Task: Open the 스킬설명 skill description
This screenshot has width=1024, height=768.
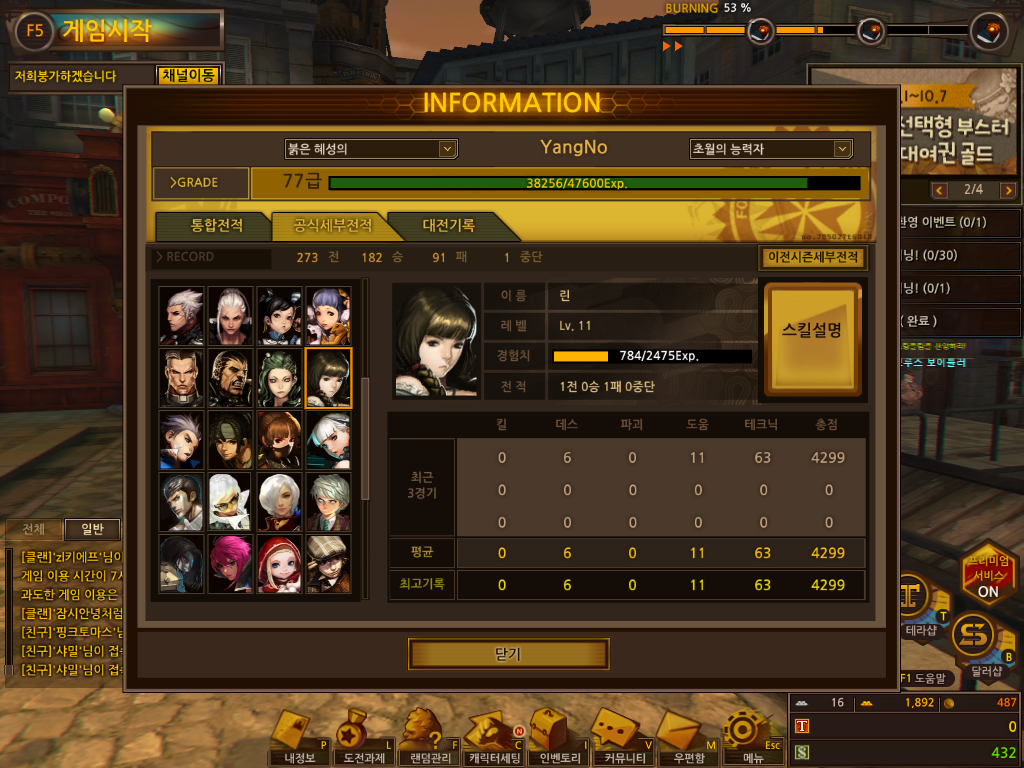Action: (811, 338)
